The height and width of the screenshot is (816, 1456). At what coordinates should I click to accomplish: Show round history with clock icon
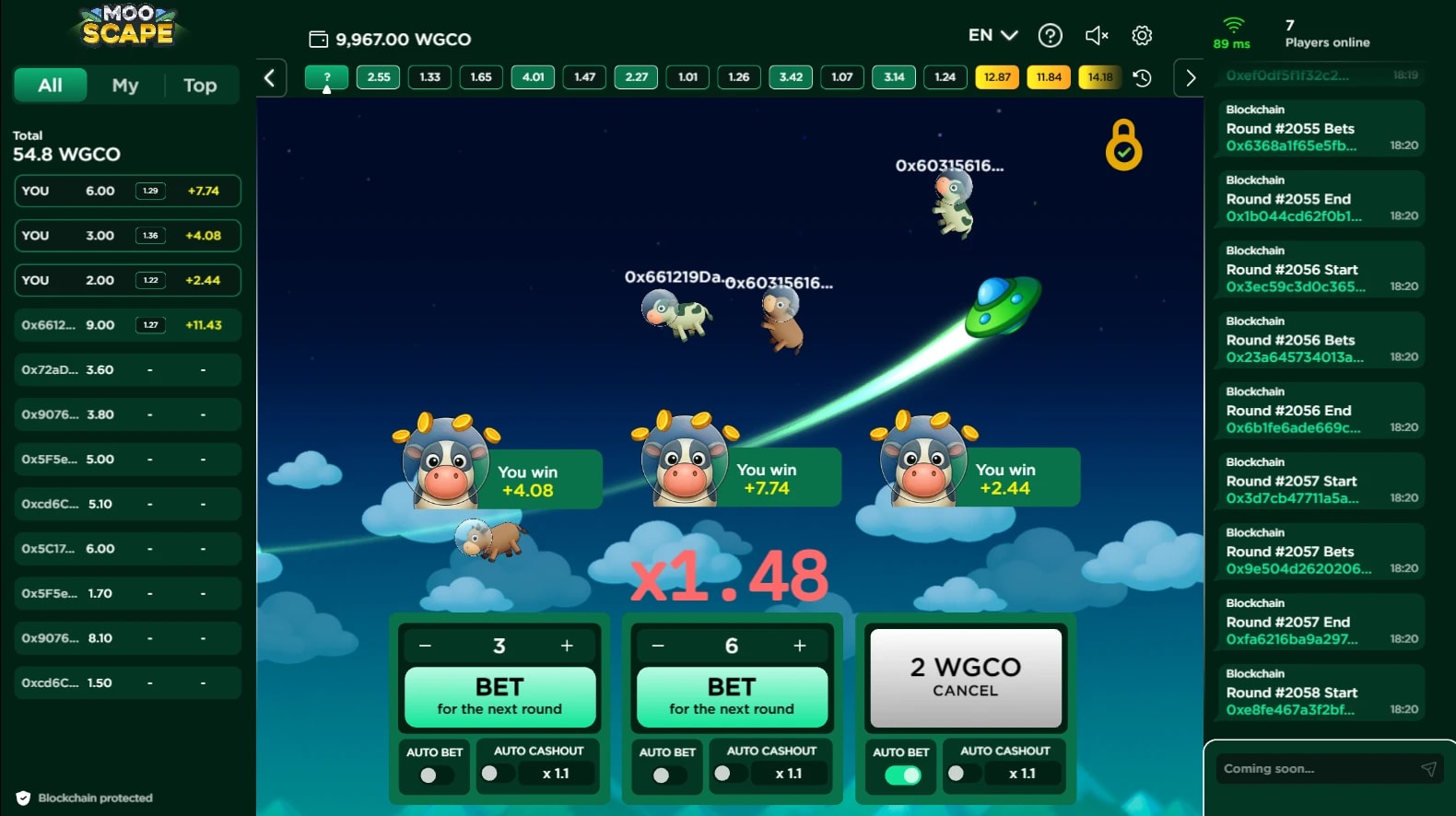pos(1142,78)
